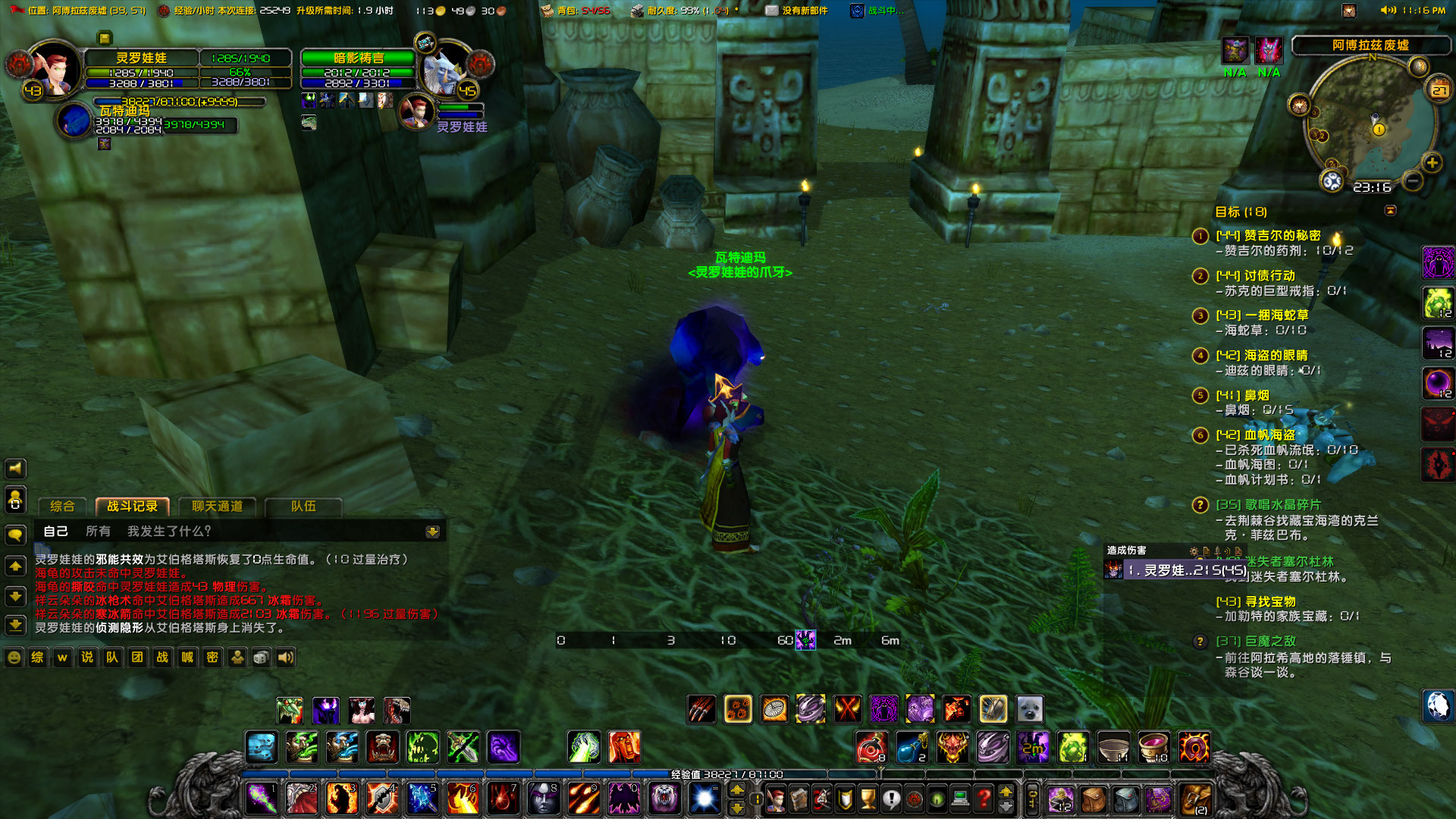
Task: Click the 战斗中 combat status icon
Action: [858, 11]
